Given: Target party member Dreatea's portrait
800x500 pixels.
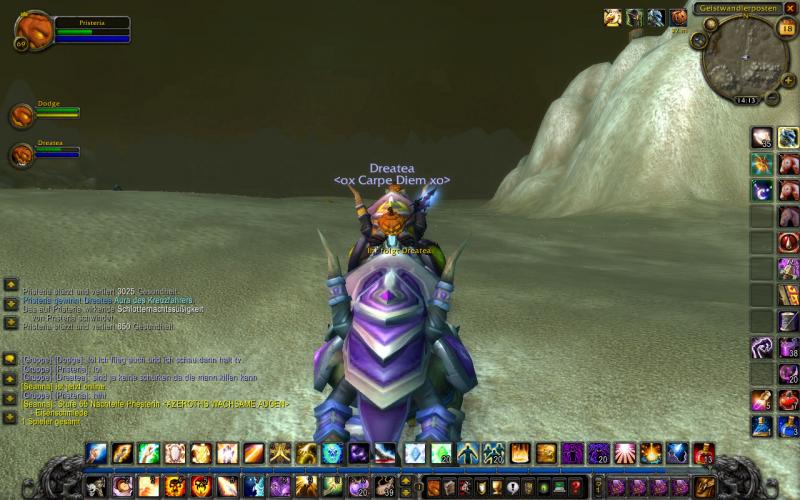Looking at the screenshot, I should 22,155.
